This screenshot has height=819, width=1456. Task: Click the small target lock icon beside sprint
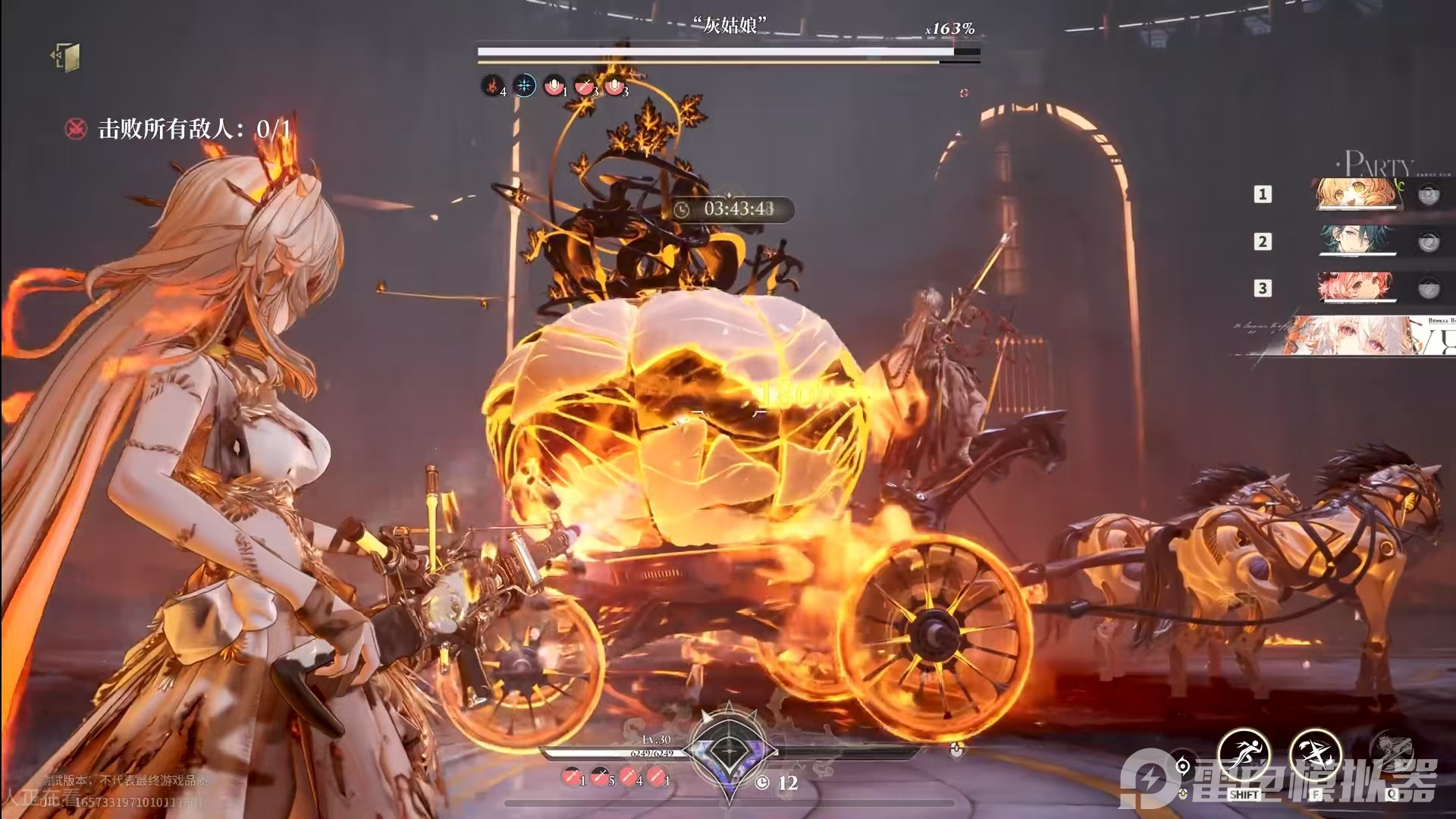pos(1183,766)
